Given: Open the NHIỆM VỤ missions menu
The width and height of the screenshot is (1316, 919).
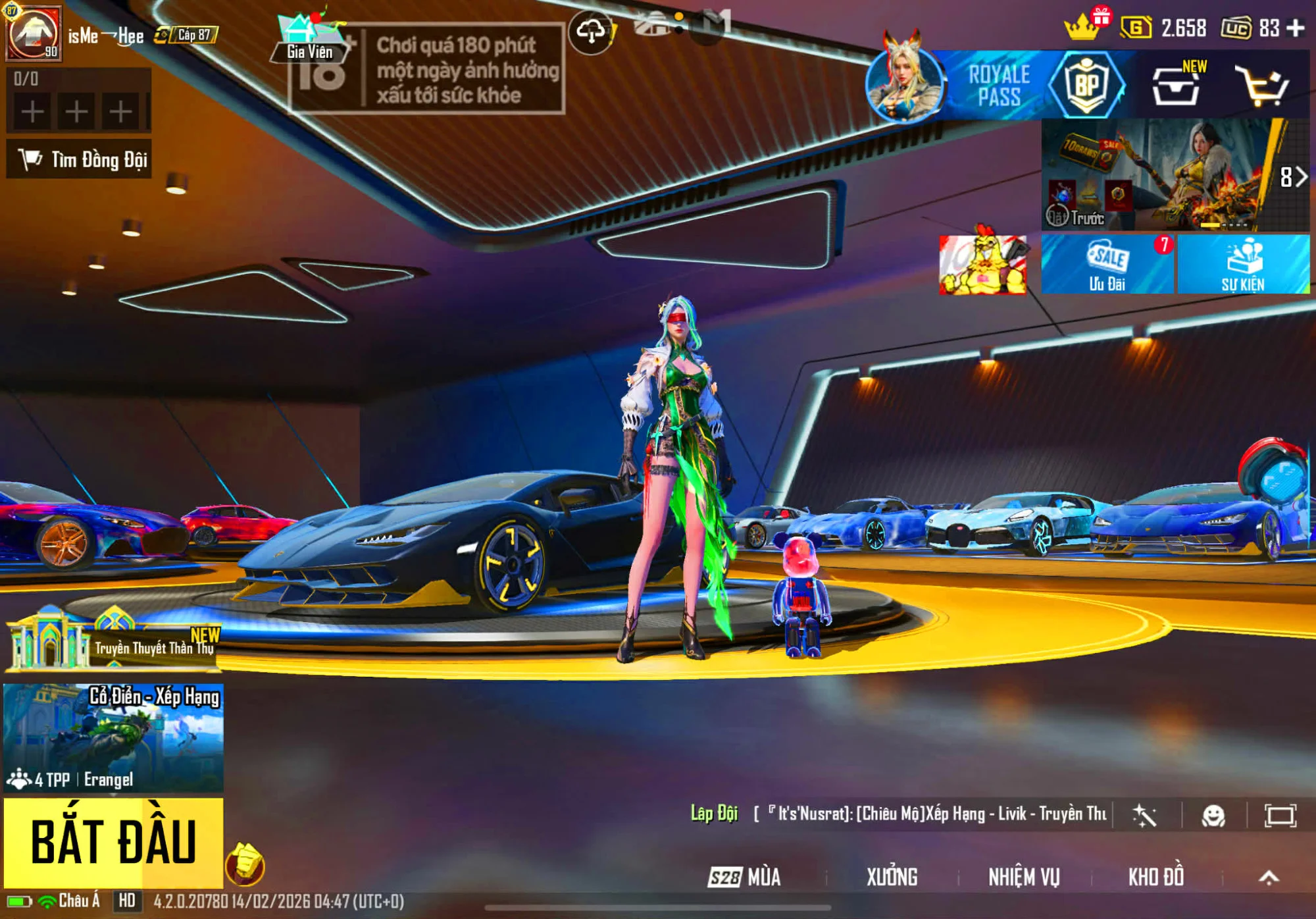Looking at the screenshot, I should 1024,877.
